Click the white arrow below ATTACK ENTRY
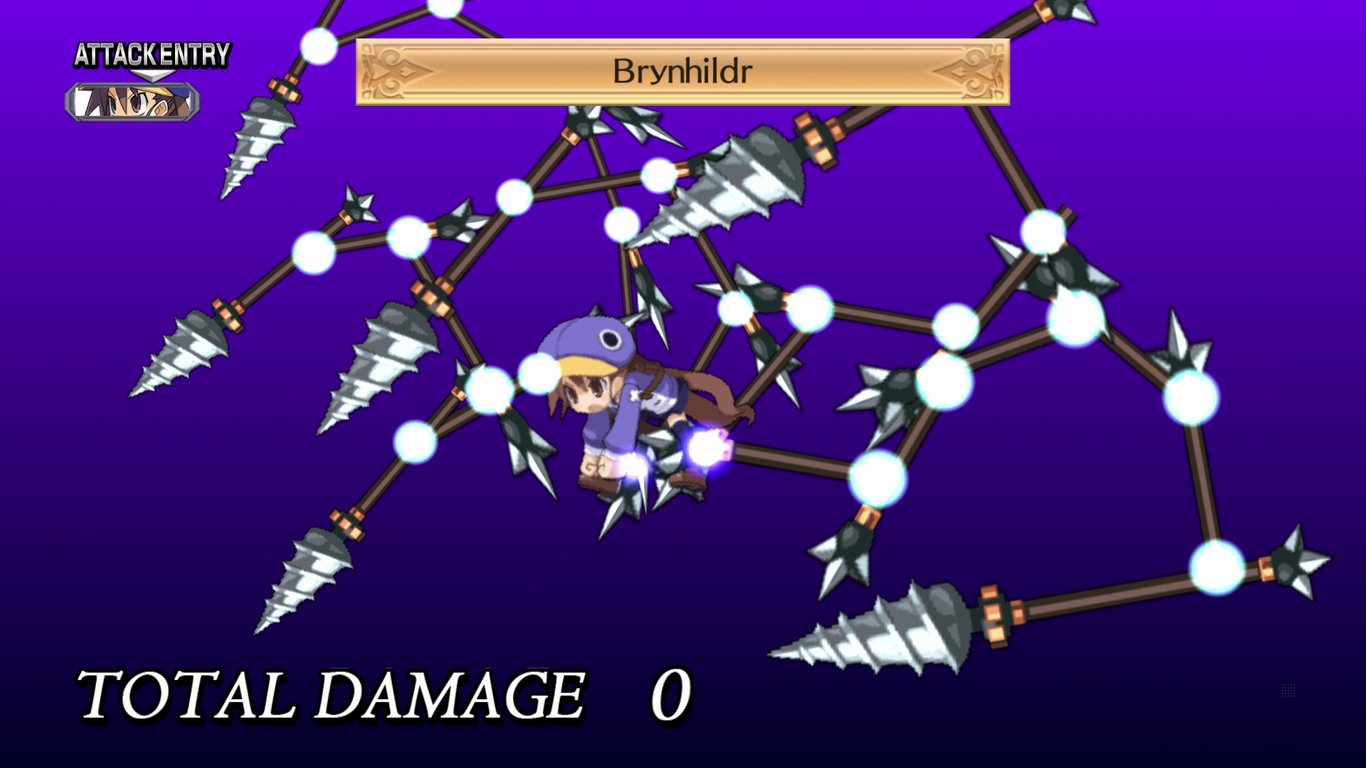1366x768 pixels. coord(152,74)
